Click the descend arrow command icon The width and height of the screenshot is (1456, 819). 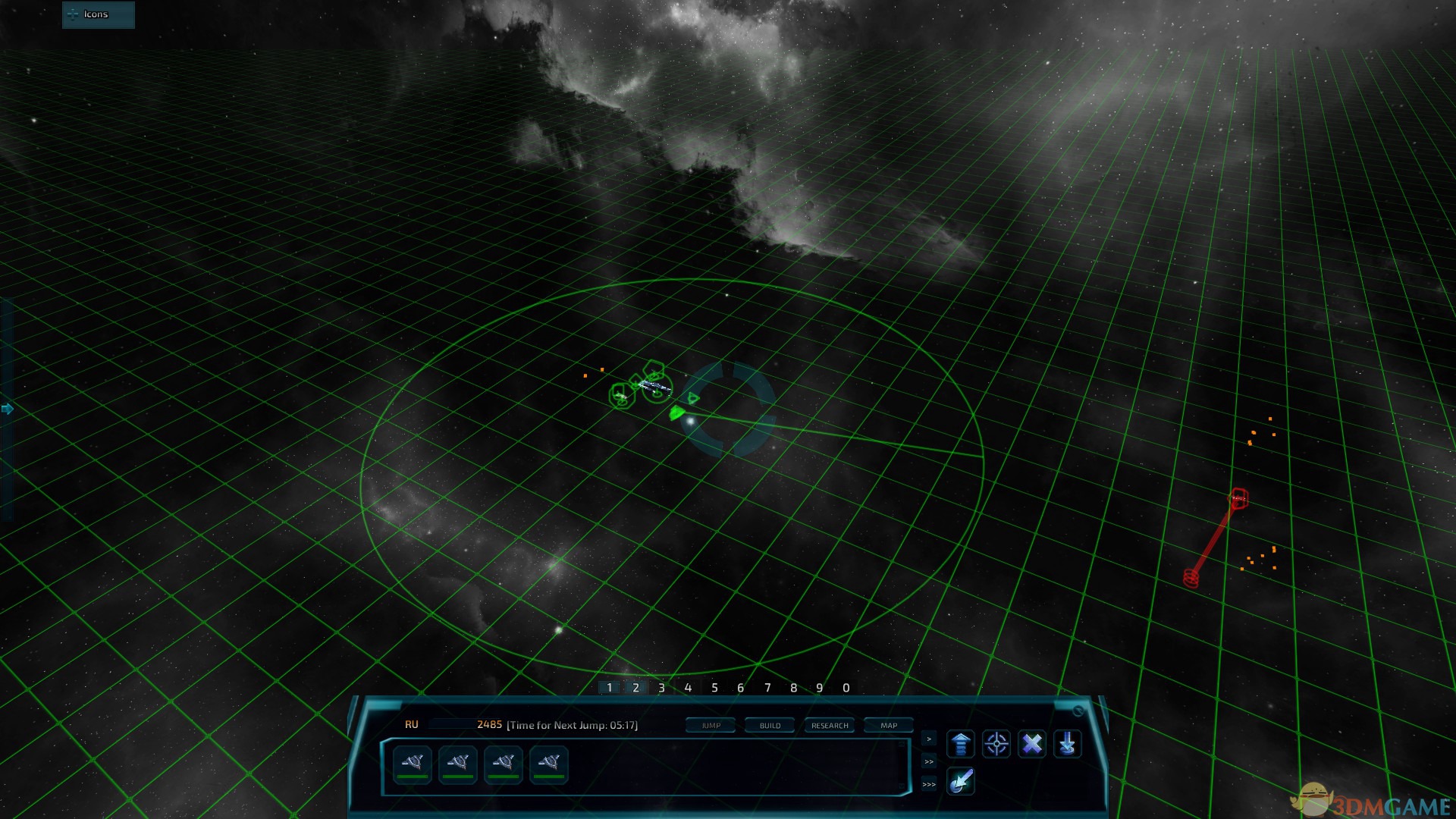coord(1067,744)
